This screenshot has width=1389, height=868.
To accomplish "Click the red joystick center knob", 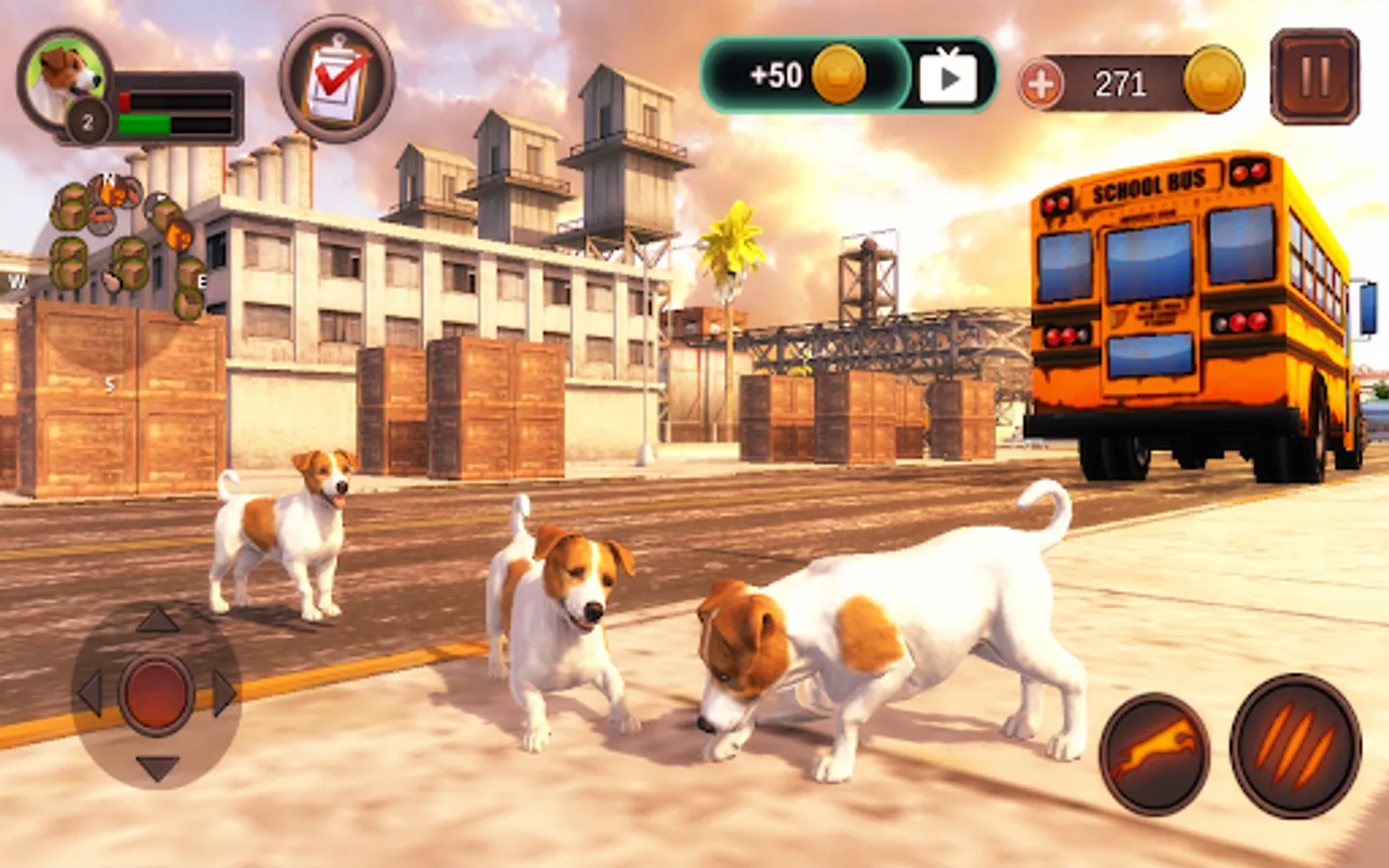I will coord(156,693).
